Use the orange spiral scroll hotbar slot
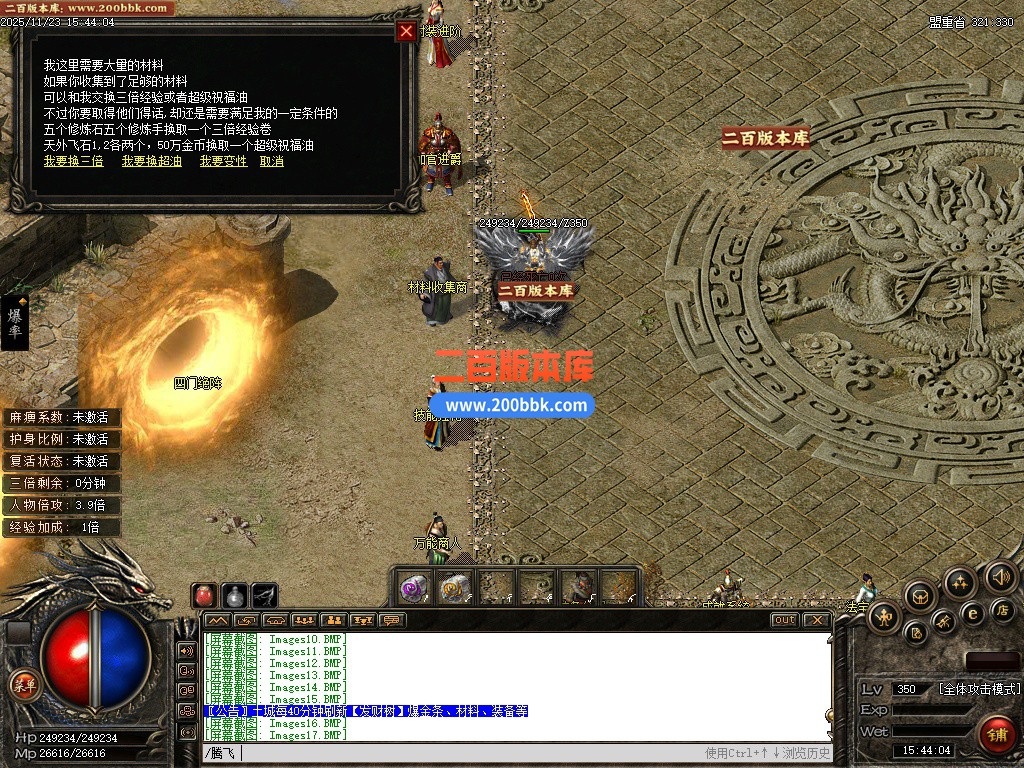Image resolution: width=1024 pixels, height=768 pixels. (x=455, y=588)
